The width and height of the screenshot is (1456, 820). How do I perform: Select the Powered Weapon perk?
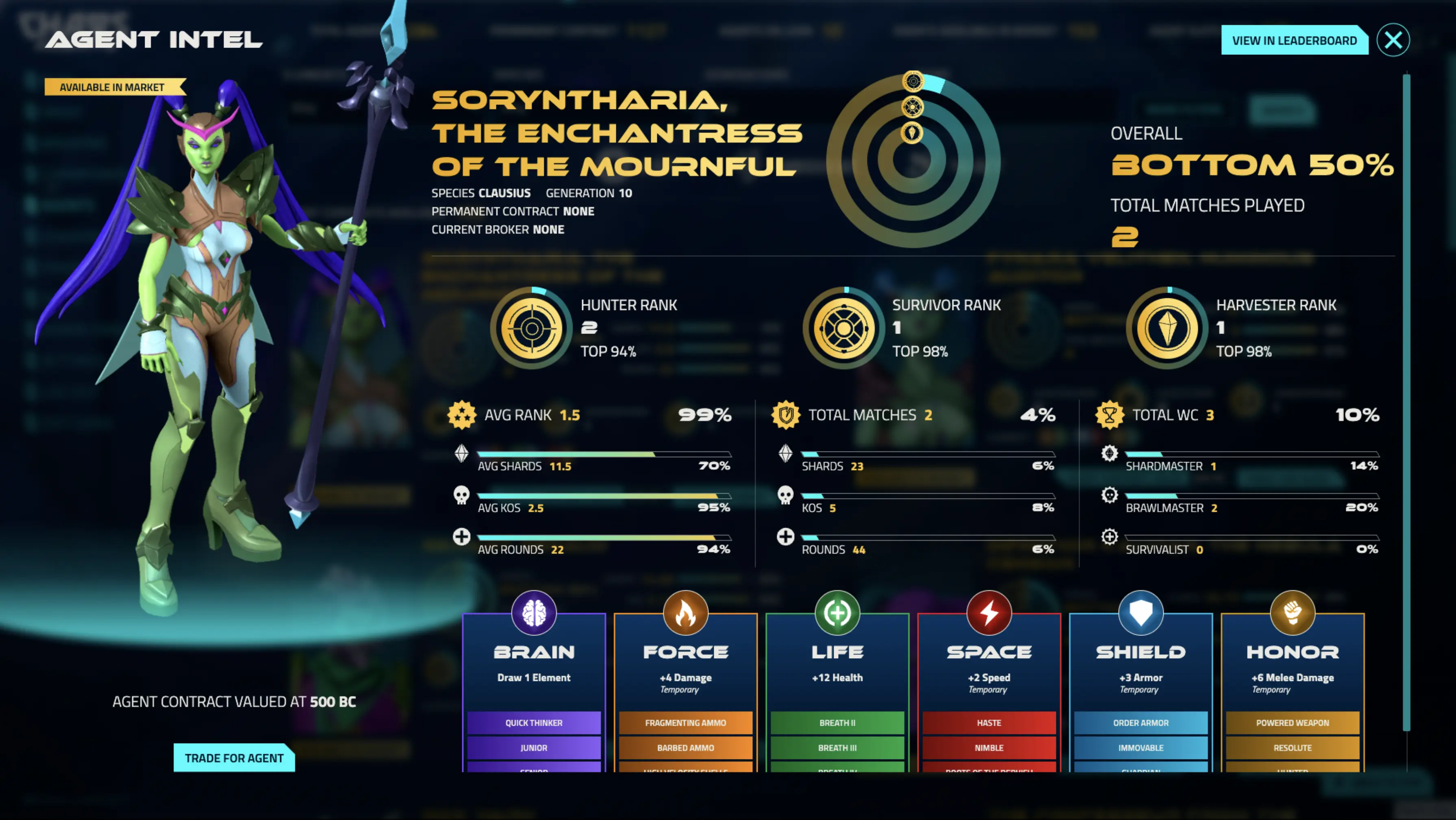(1292, 723)
